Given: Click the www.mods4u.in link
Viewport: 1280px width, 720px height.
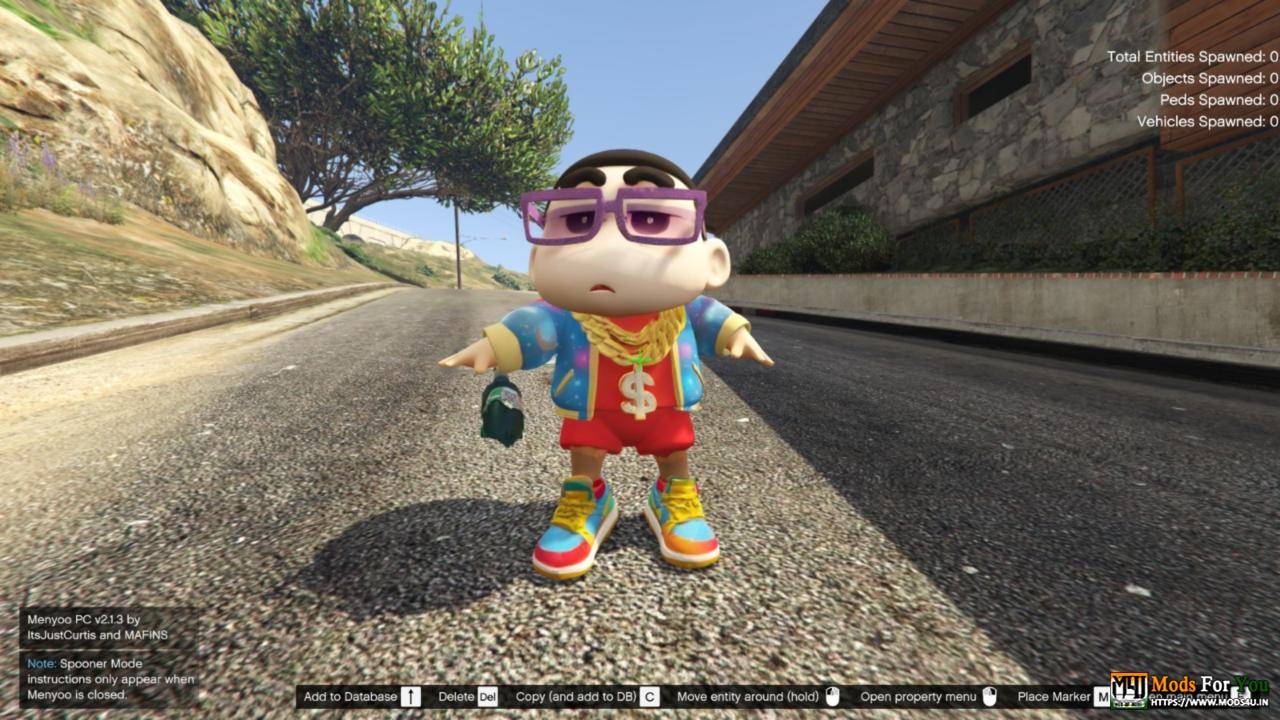Looking at the screenshot, I should 1210,703.
